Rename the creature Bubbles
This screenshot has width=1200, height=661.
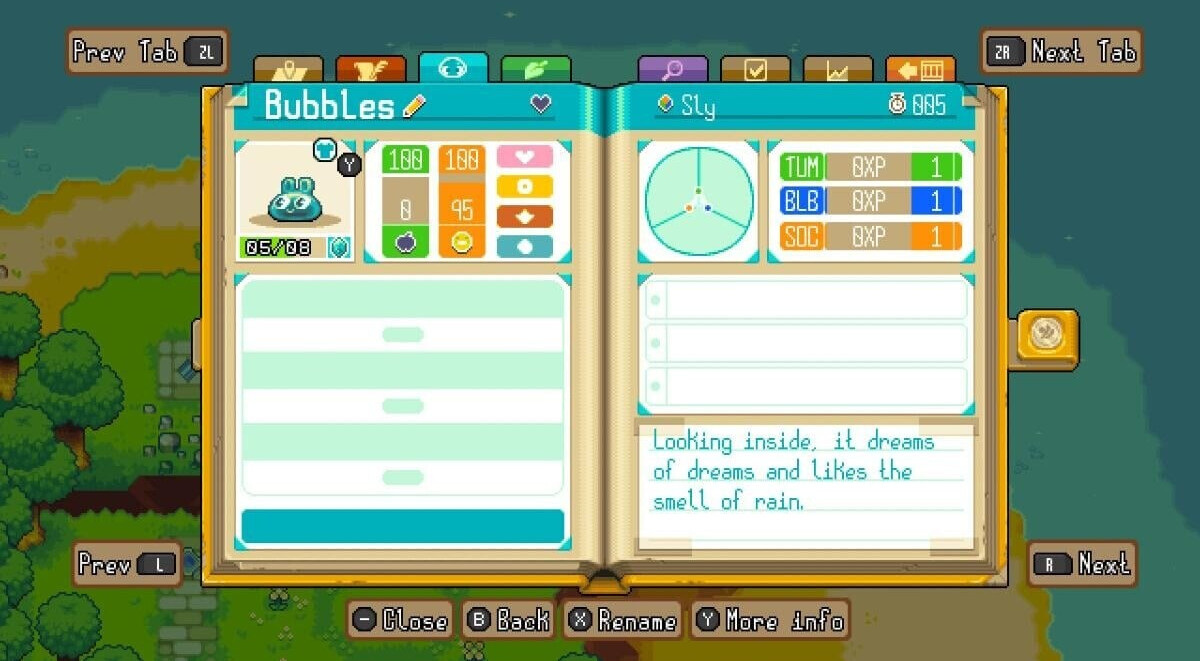tap(623, 621)
